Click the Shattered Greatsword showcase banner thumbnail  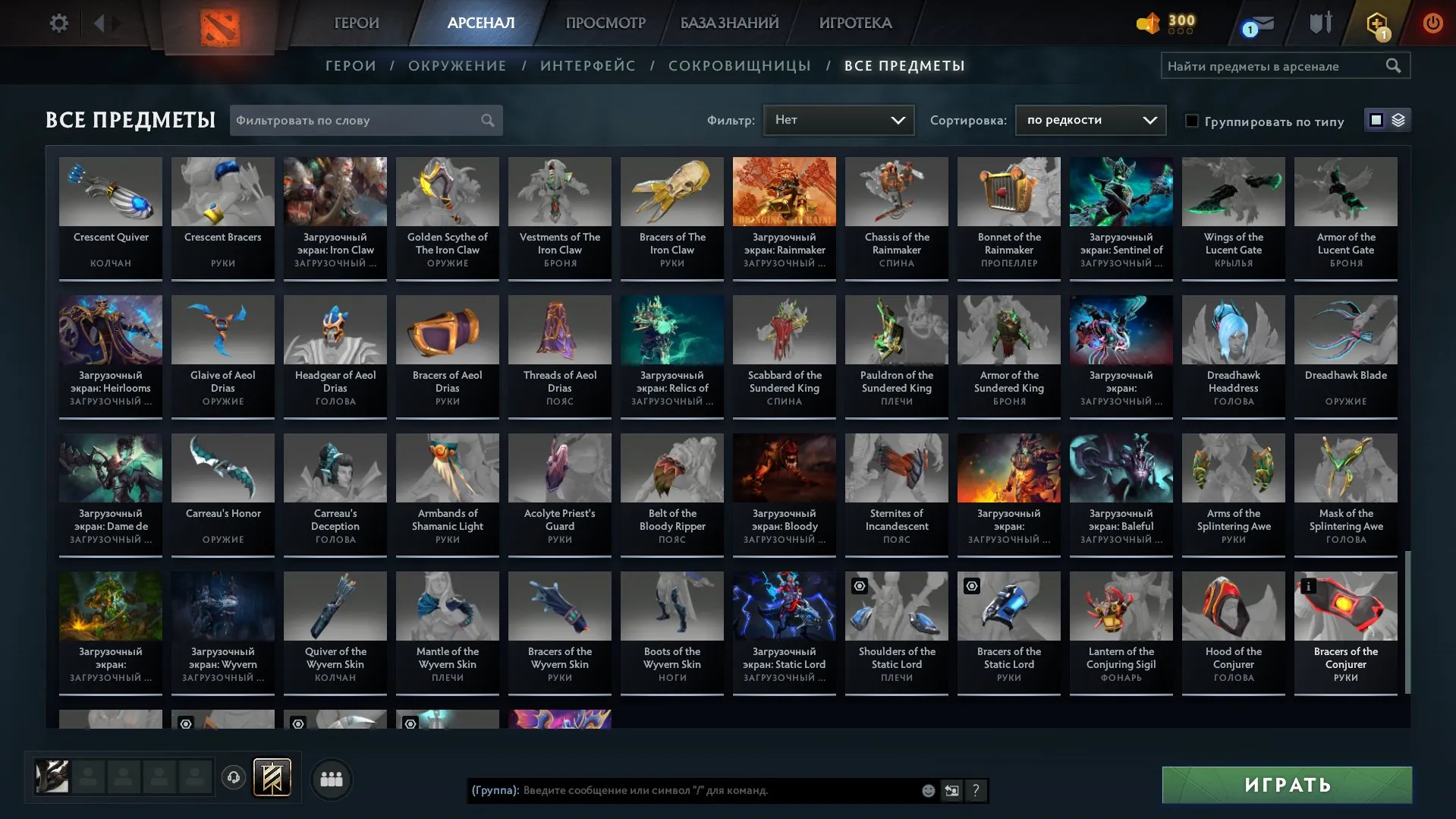click(x=271, y=778)
